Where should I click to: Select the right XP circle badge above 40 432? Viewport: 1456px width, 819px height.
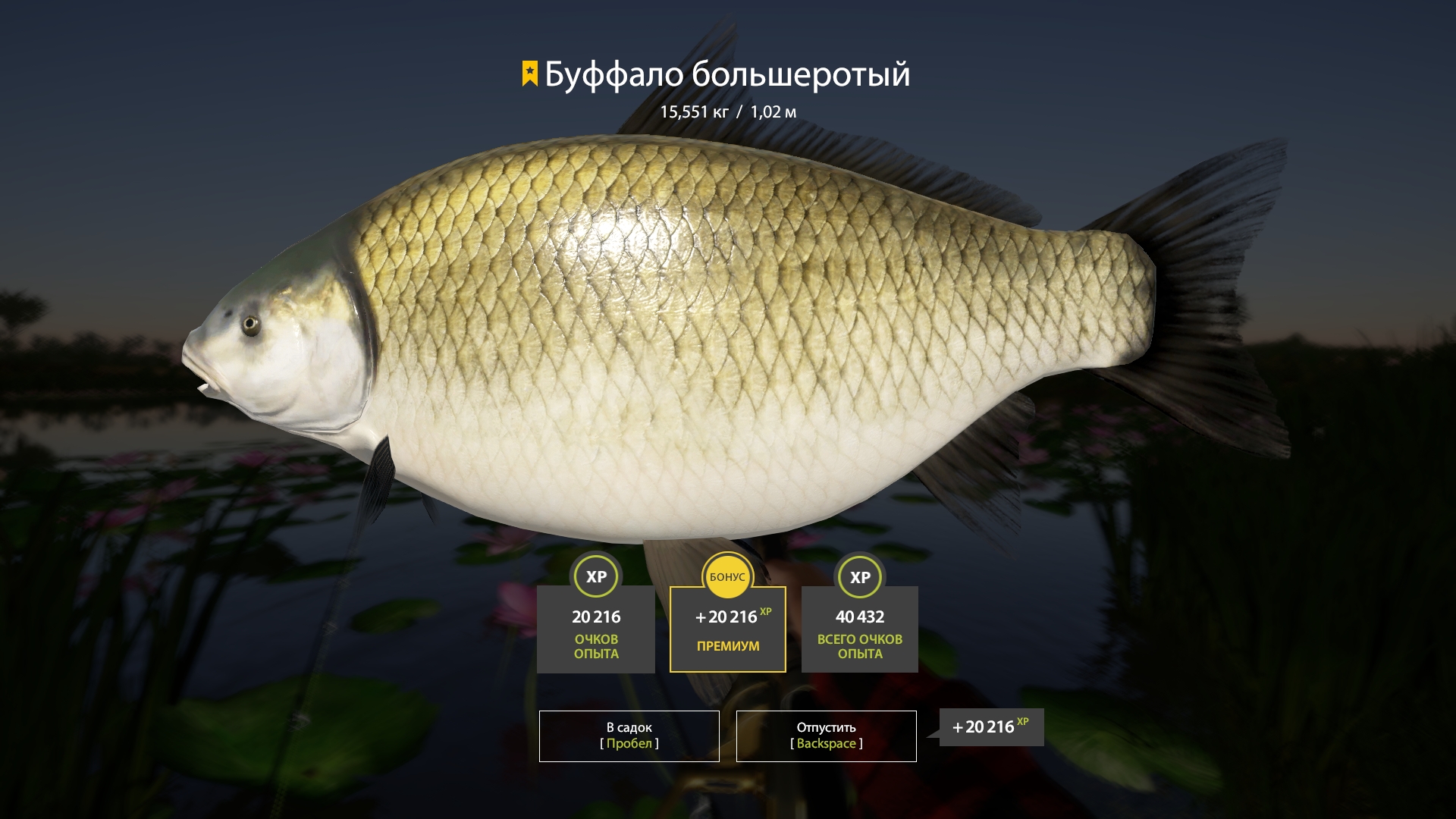pyautogui.click(x=859, y=577)
